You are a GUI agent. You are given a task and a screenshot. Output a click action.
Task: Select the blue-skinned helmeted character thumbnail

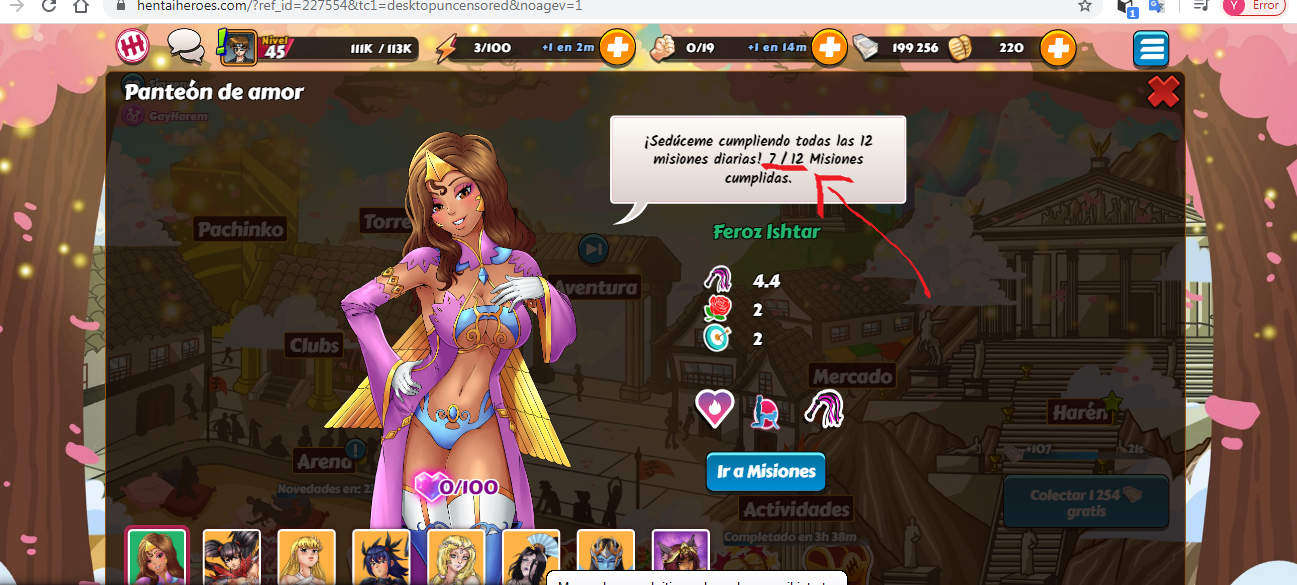(606, 558)
